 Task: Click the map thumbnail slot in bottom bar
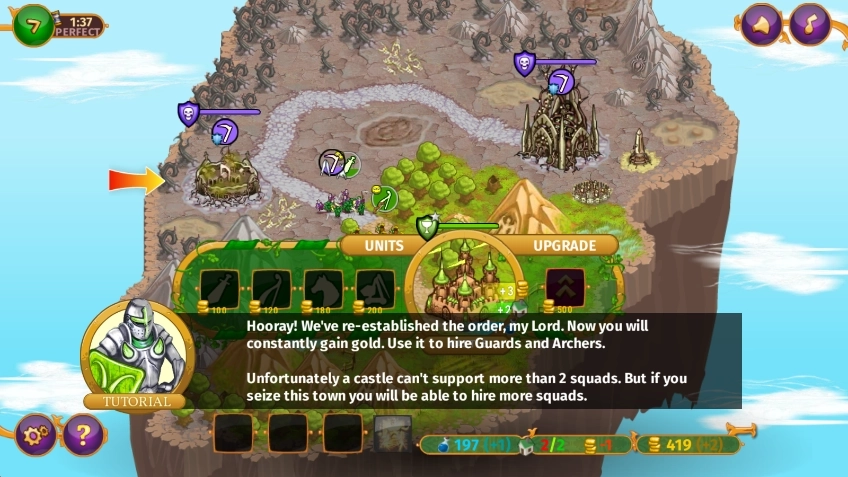[393, 434]
